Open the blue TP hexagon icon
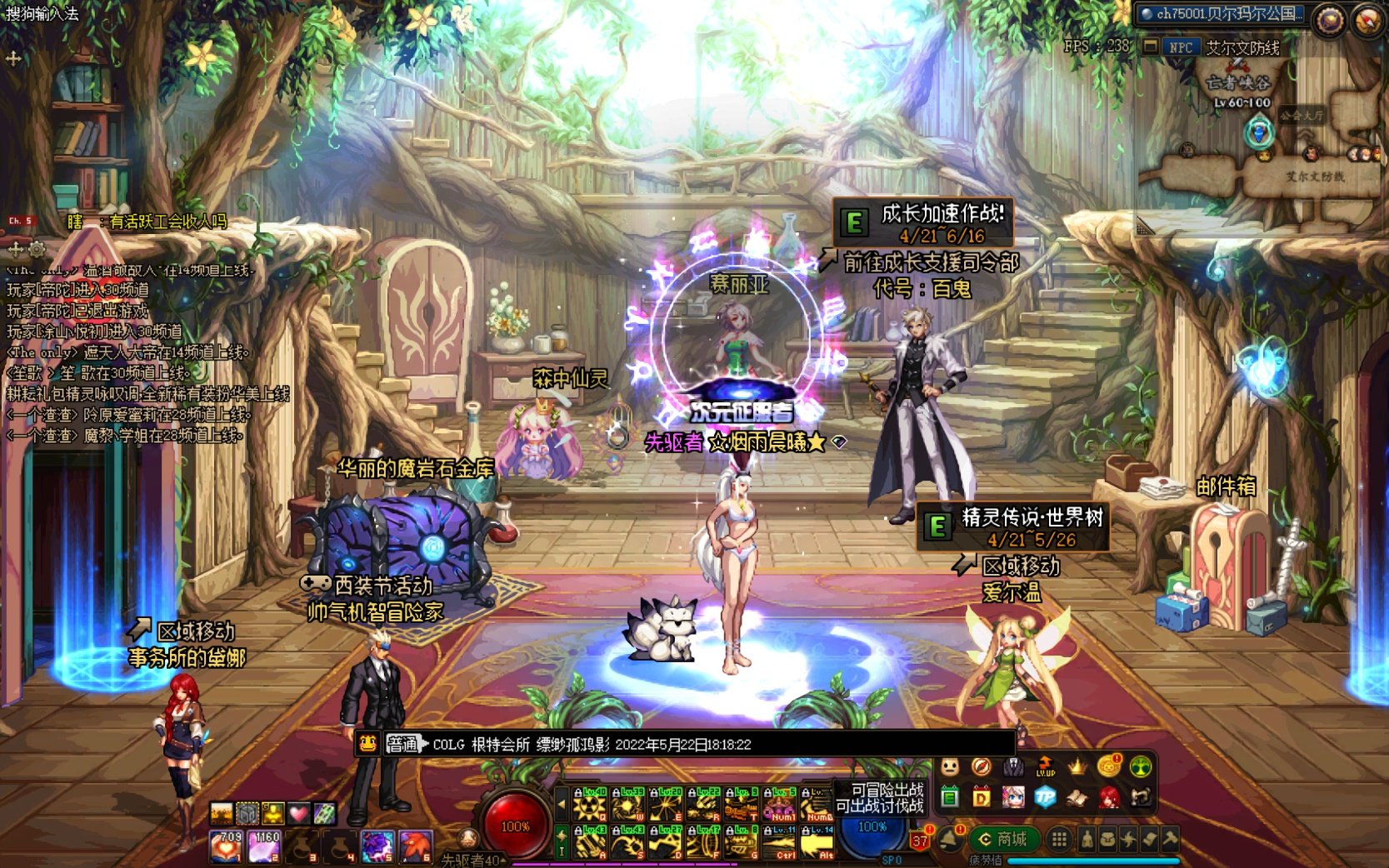Screen dimensions: 1389x868 point(1045,797)
